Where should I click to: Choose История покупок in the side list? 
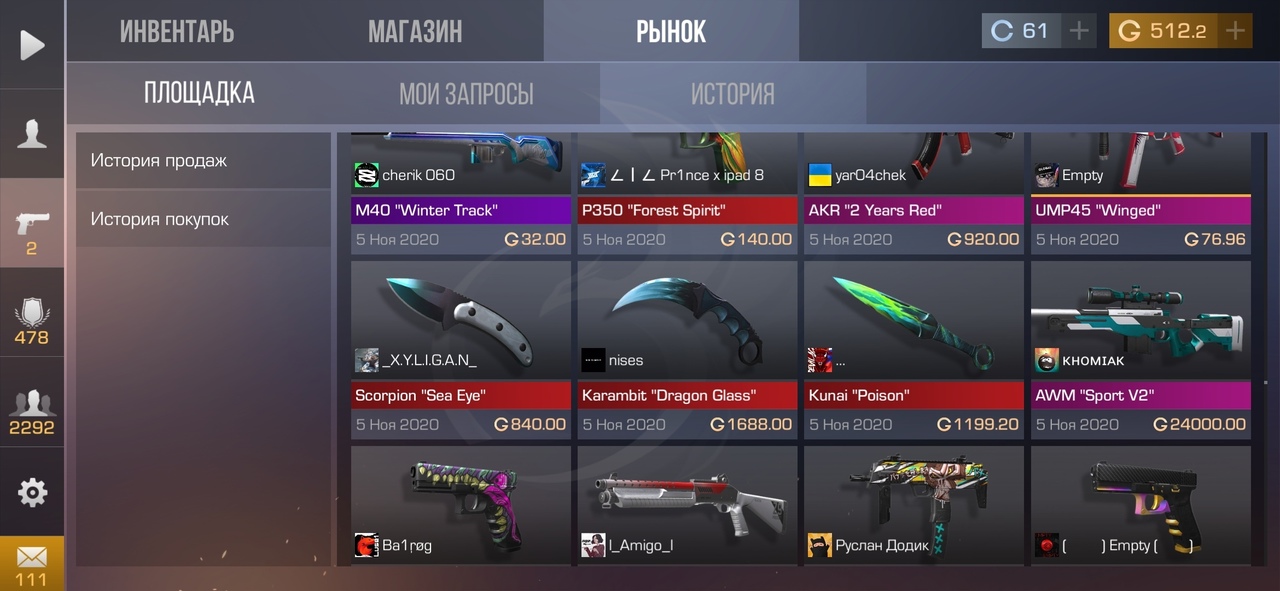coord(203,219)
